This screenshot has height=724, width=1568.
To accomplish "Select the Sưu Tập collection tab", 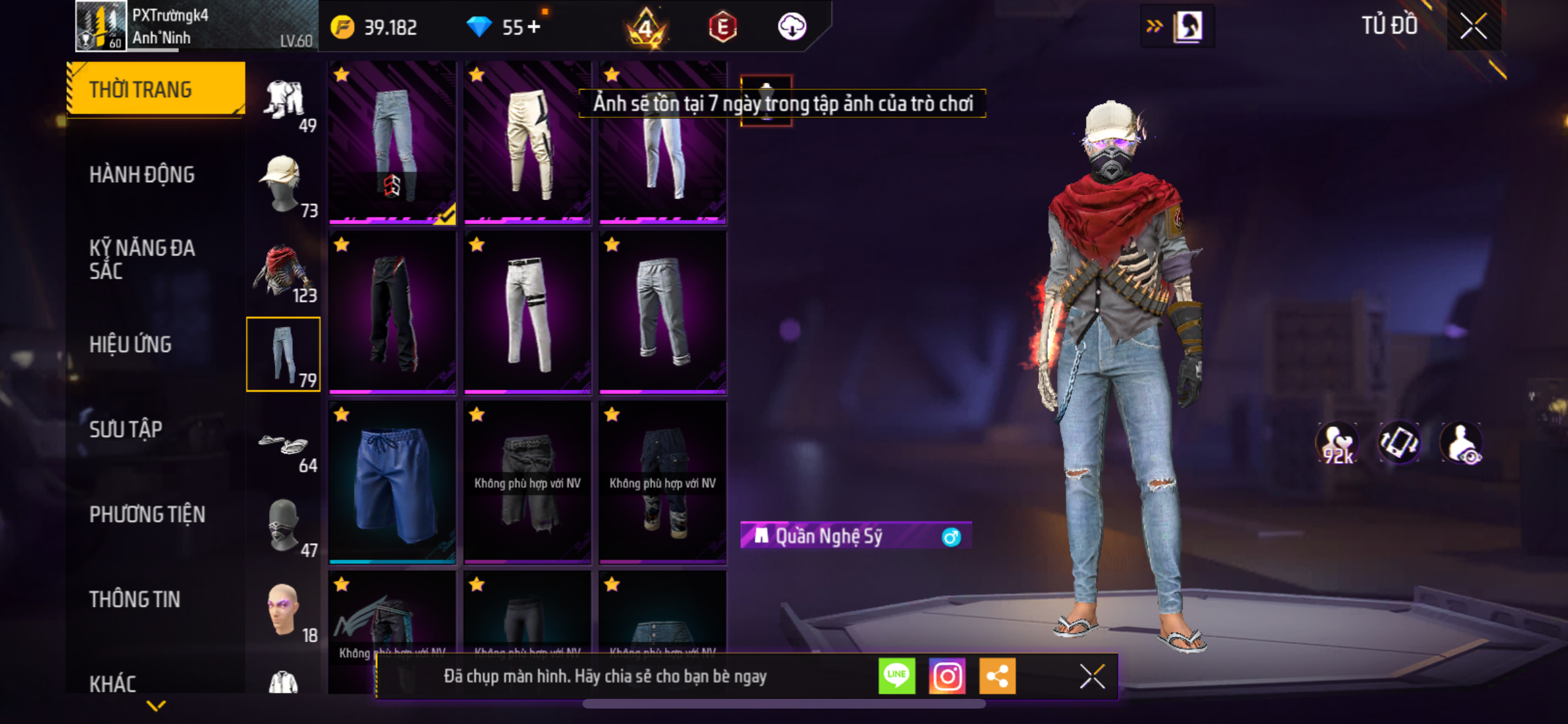I will tap(126, 429).
